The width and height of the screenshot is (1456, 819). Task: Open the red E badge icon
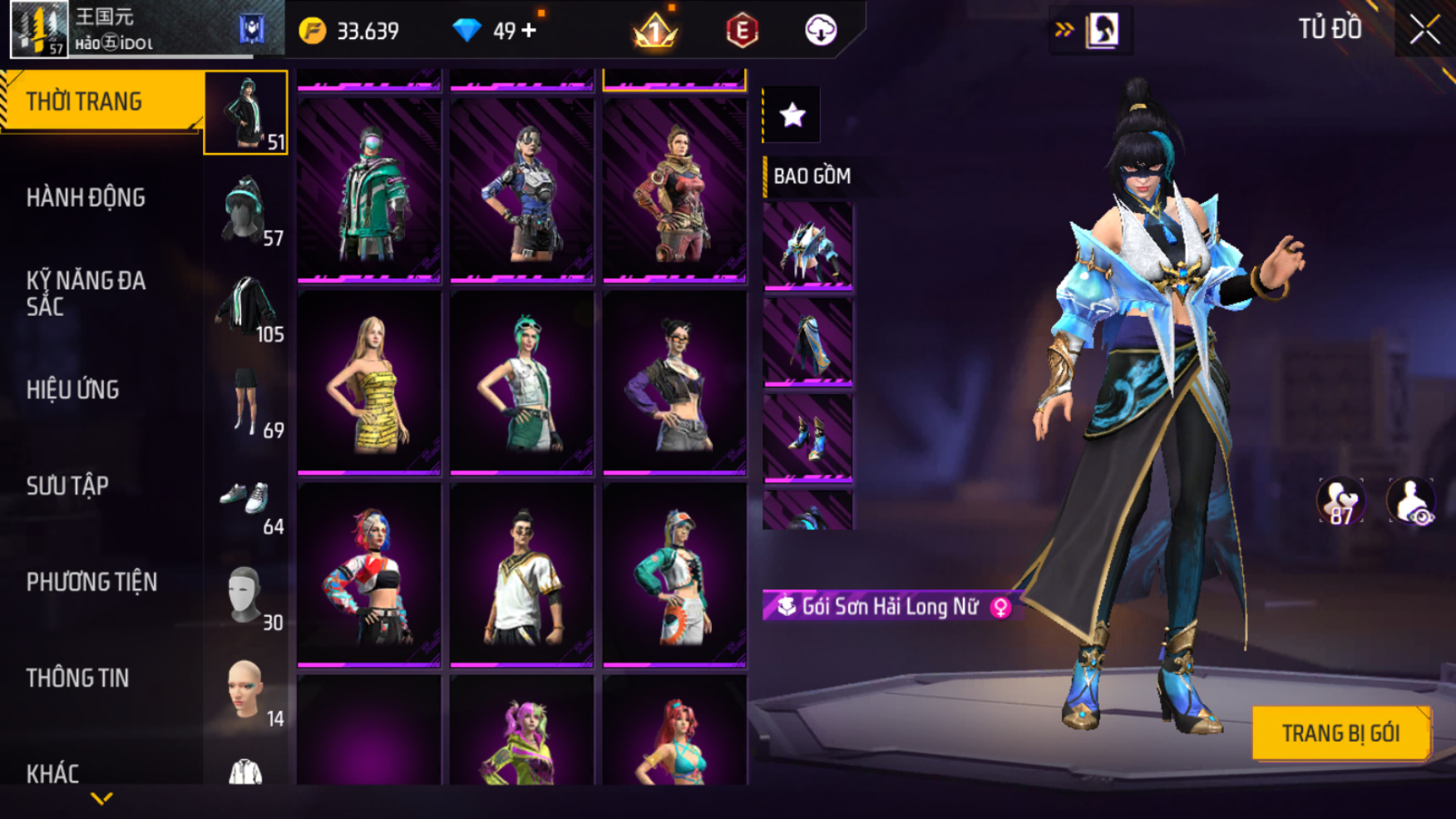[742, 31]
